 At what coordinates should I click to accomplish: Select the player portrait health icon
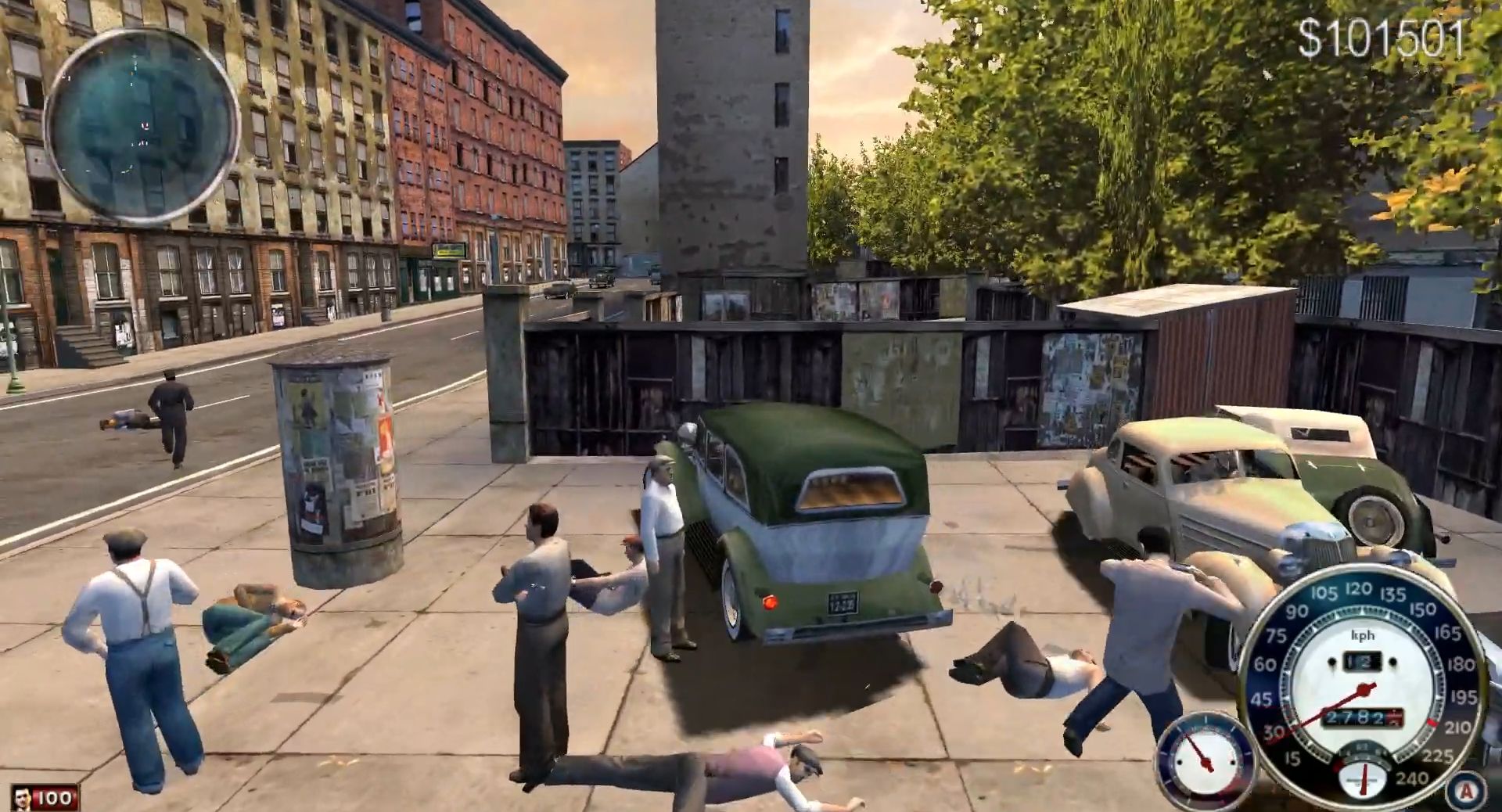click(23, 799)
